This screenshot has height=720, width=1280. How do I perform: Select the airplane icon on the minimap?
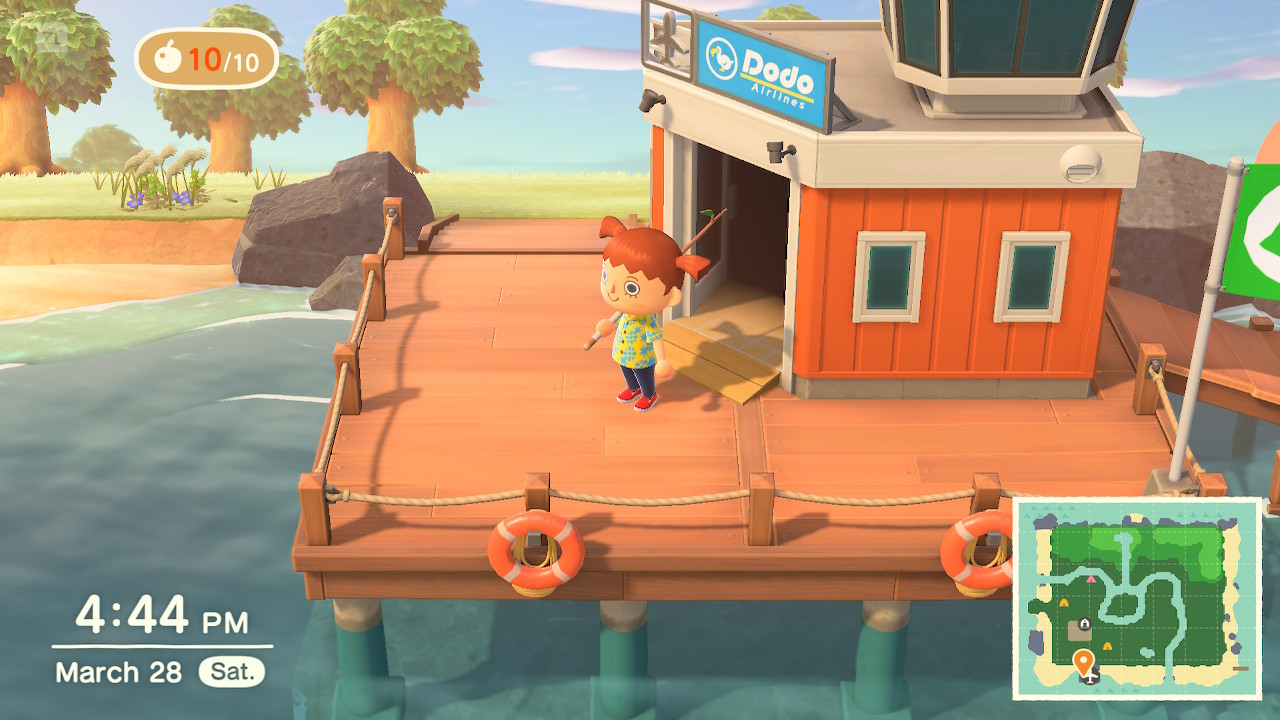(1089, 679)
